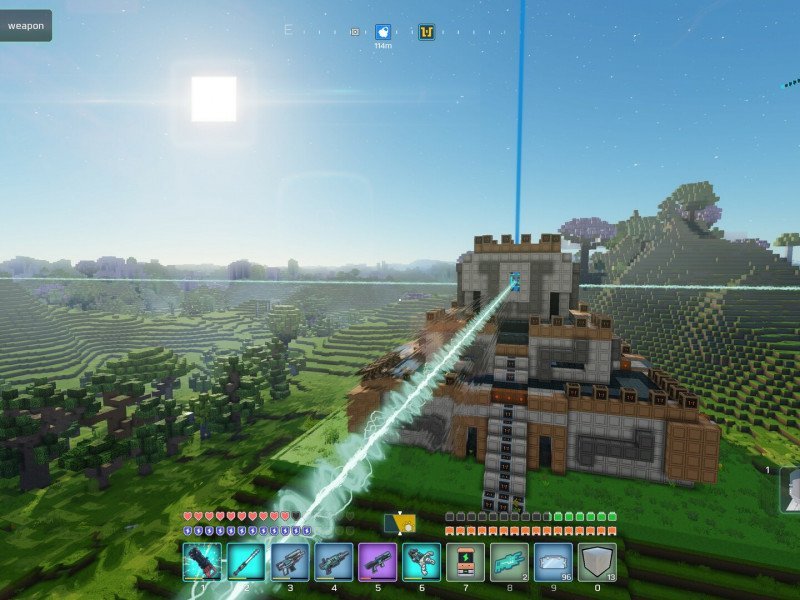Click the yellow marker on the compass
This screenshot has width=800, height=600.
point(426,32)
